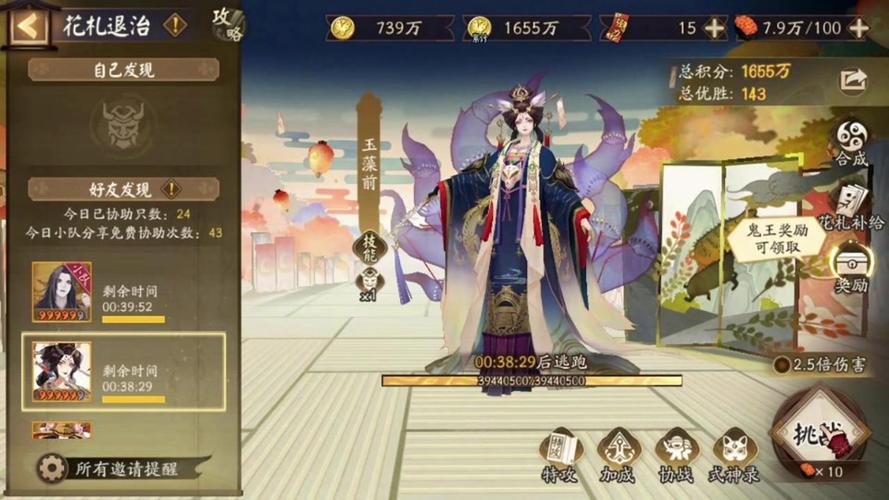Go back using the top-left arrow
This screenshot has width=889, height=500.
(26, 25)
